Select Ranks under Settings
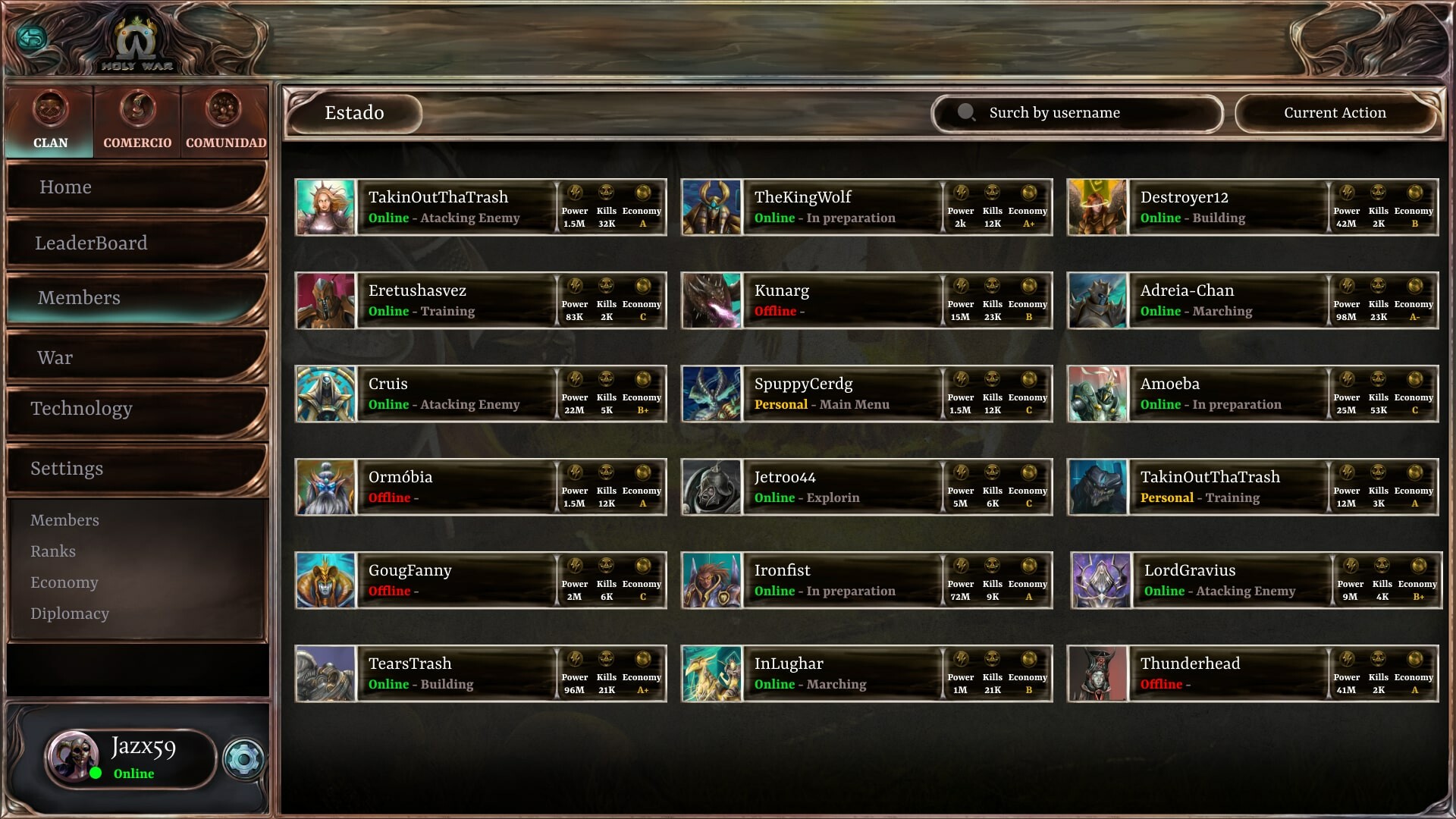Viewport: 1456px width, 819px height. [x=53, y=551]
